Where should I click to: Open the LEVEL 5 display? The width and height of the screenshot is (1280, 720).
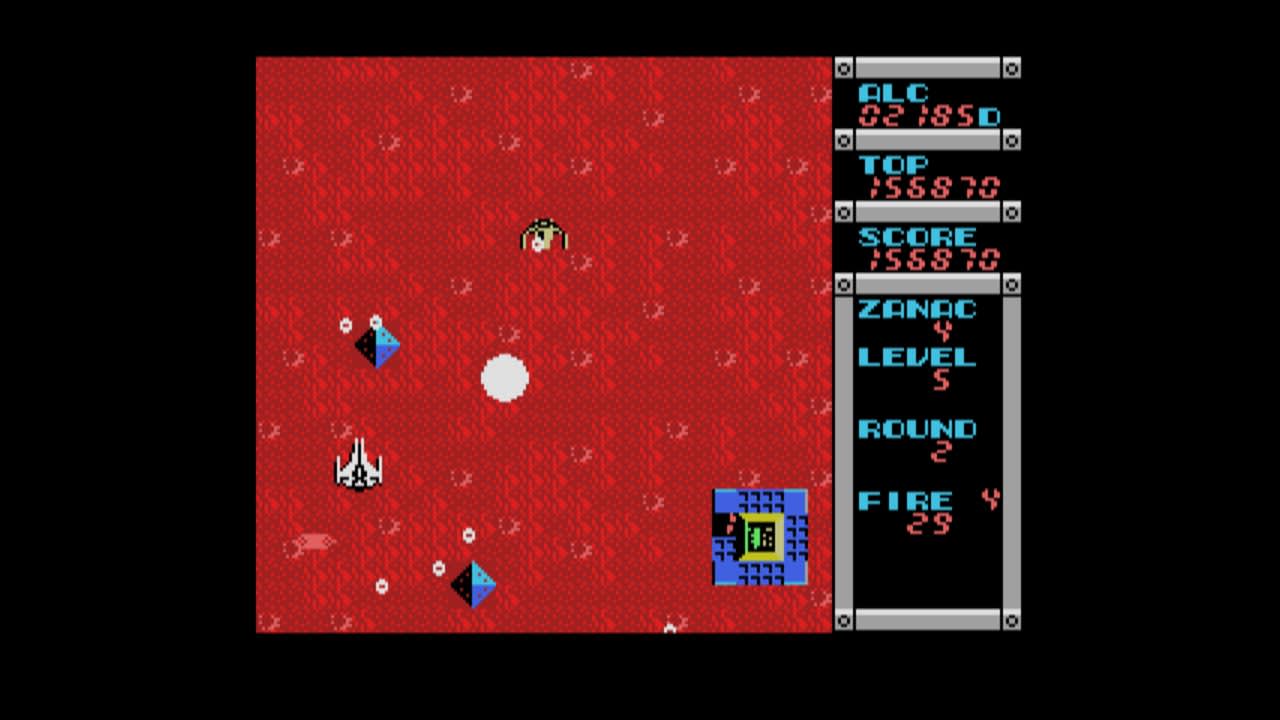(x=915, y=357)
